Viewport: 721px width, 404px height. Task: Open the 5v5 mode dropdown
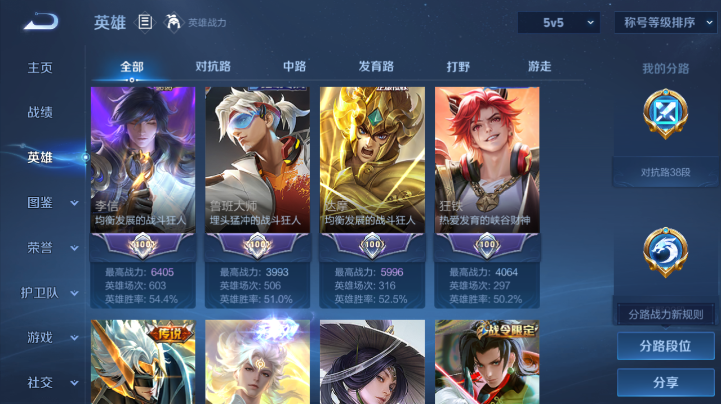pos(558,22)
